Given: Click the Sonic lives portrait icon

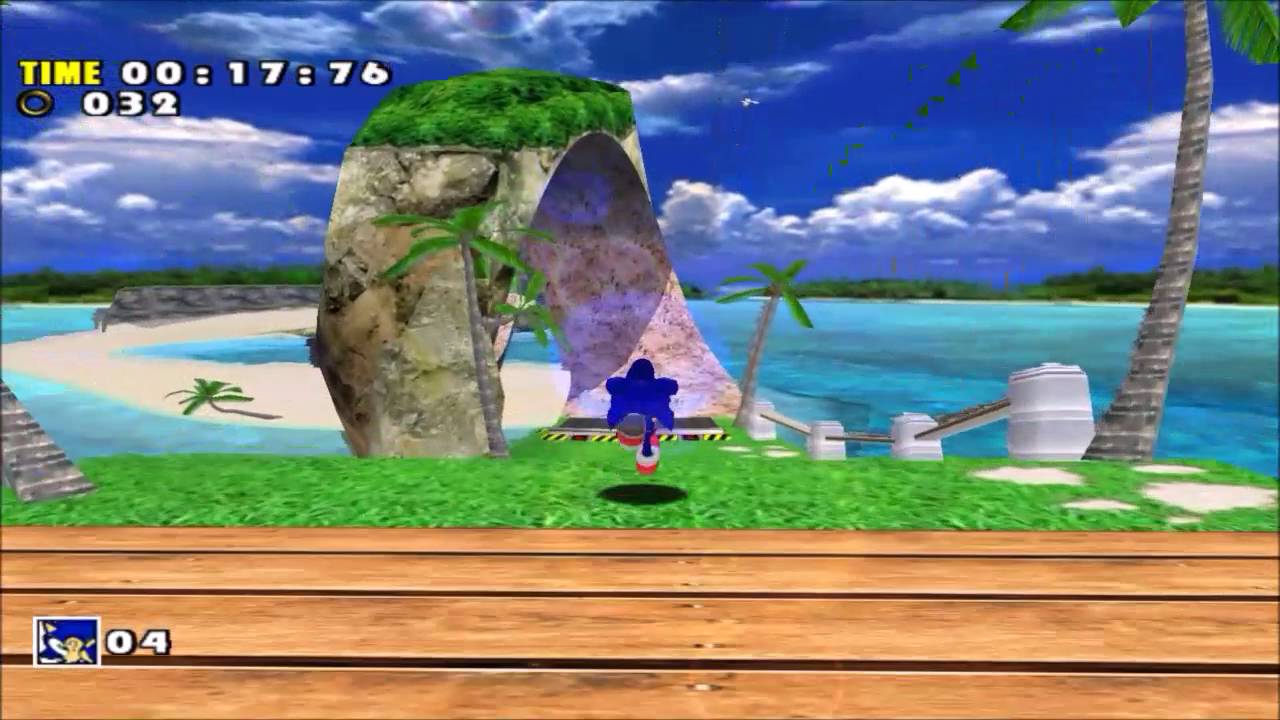Looking at the screenshot, I should click(x=67, y=642).
